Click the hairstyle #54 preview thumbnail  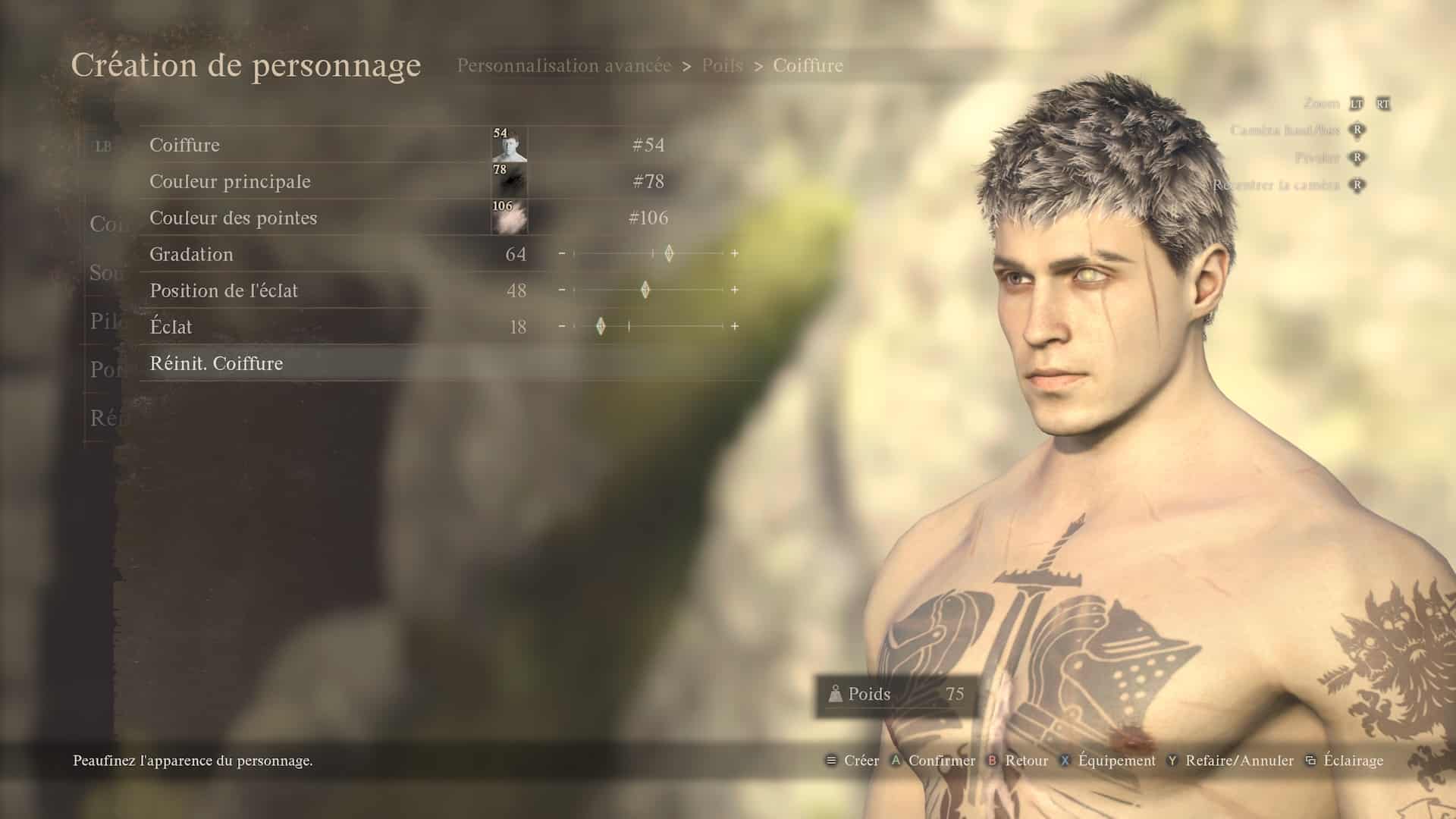coord(509,145)
